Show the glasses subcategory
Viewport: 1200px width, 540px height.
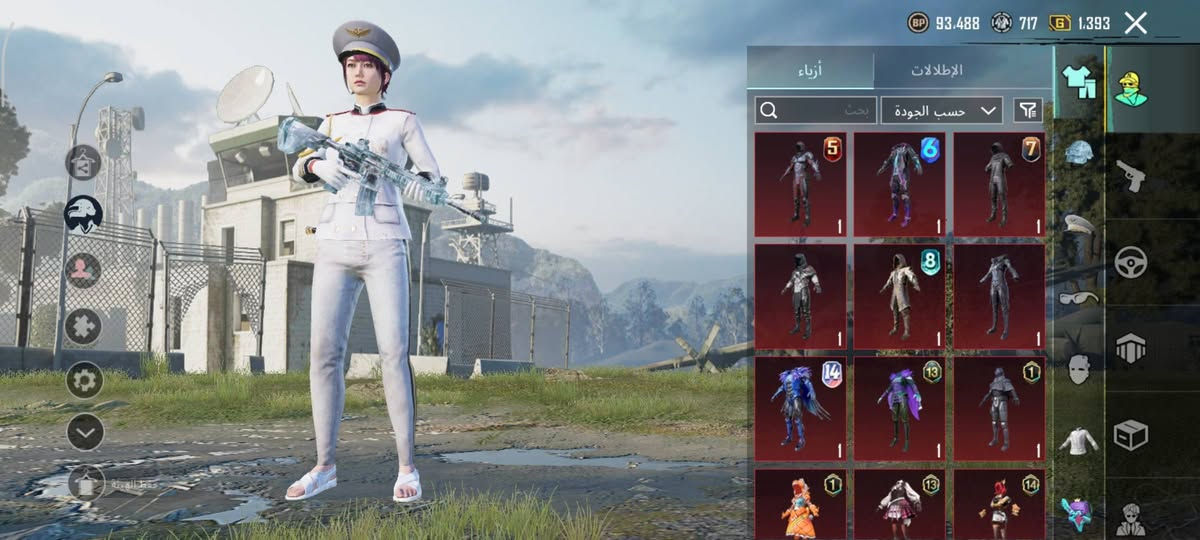click(1078, 296)
